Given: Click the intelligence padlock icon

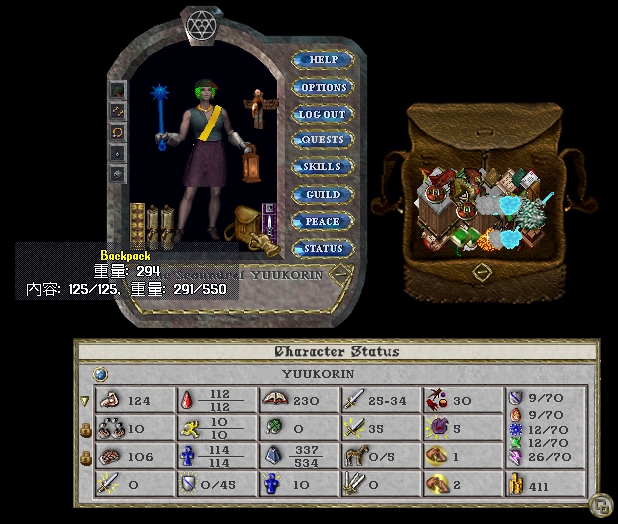Looking at the screenshot, I should [x=85, y=458].
